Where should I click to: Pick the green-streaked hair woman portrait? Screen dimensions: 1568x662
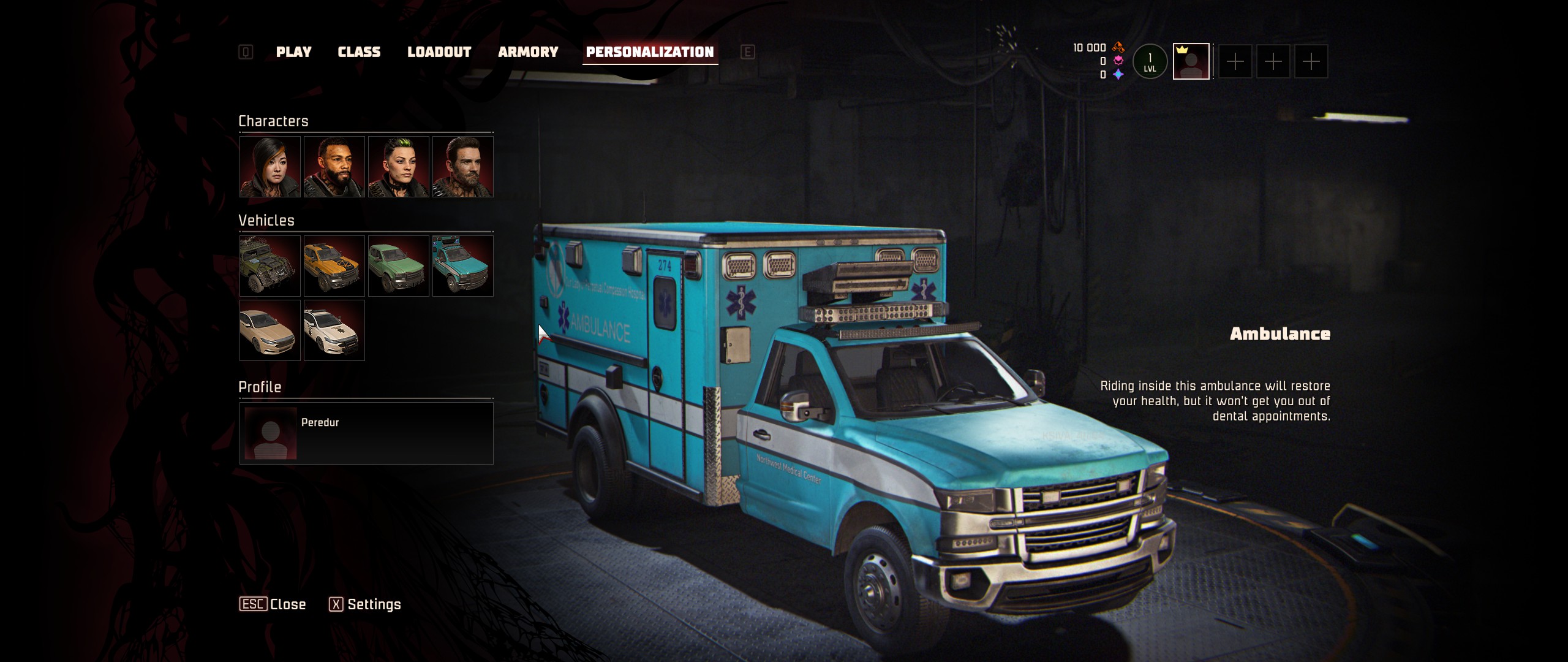click(399, 167)
